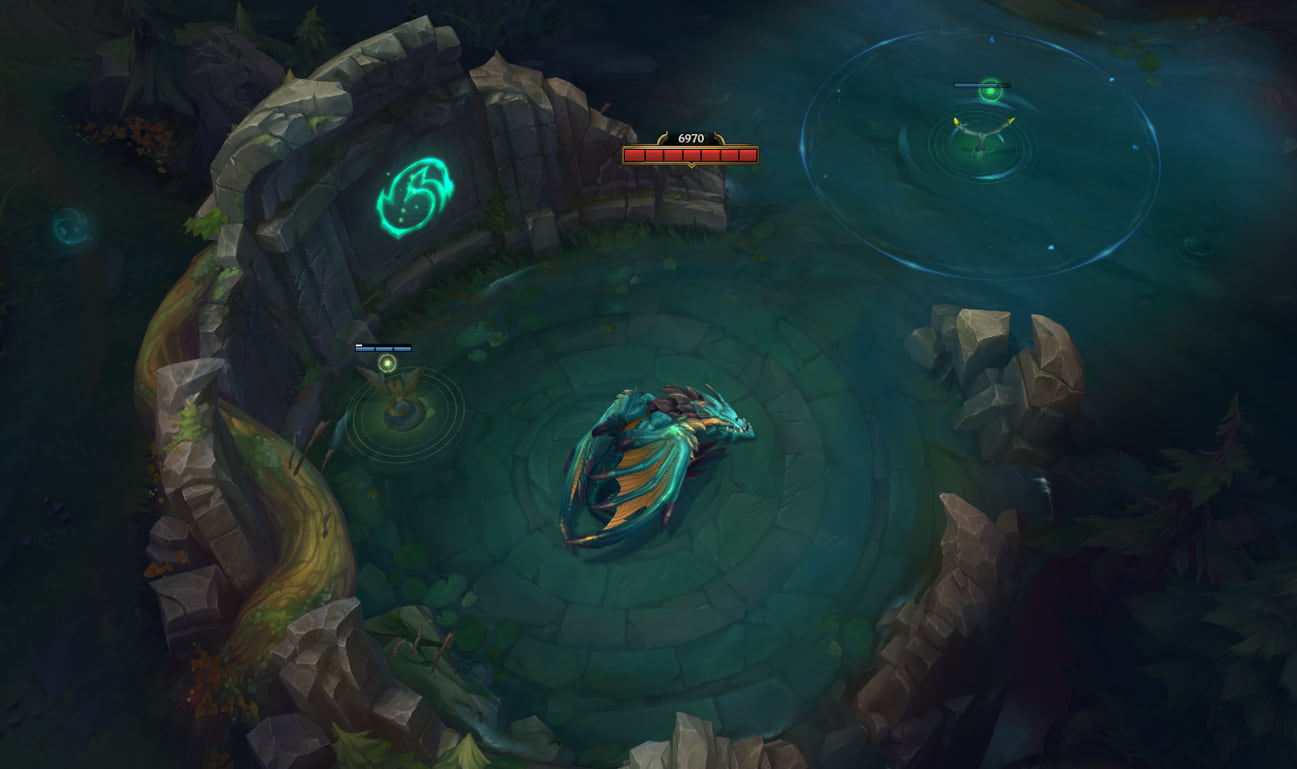The height and width of the screenshot is (769, 1297).
Task: Click the red health bar showing 6970
Action: 691,155
